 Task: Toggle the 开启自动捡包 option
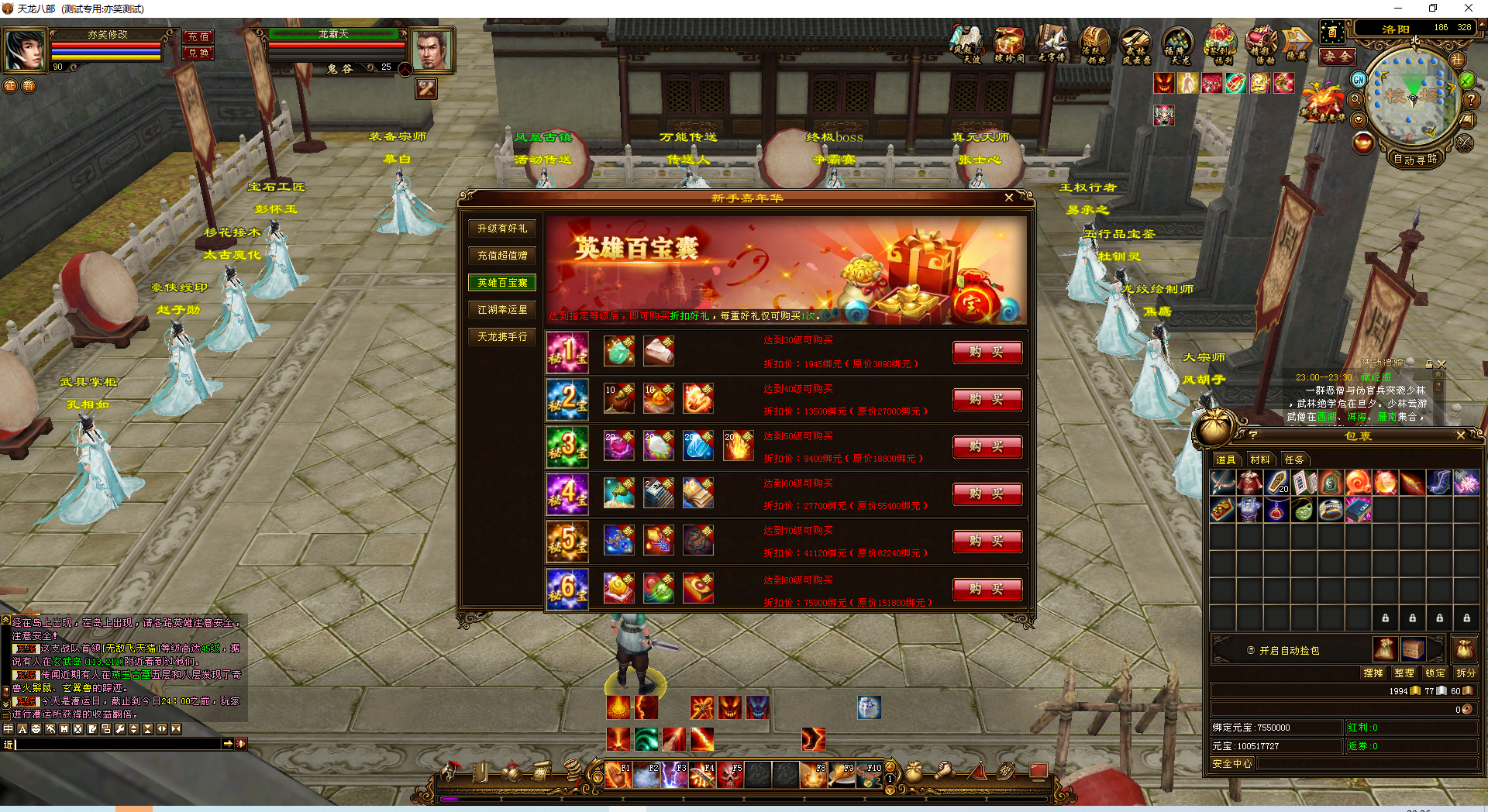(x=1251, y=651)
